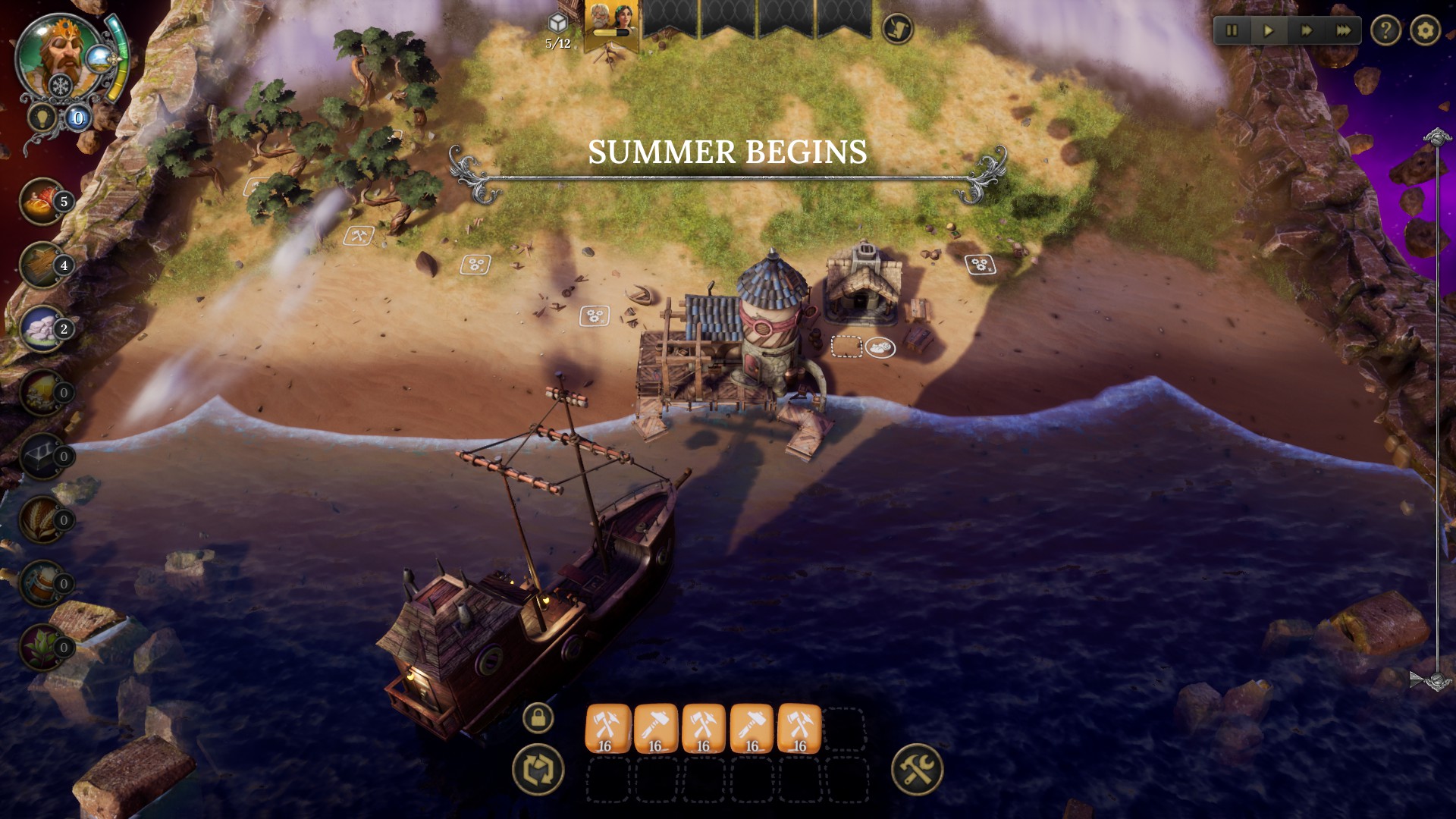The width and height of the screenshot is (1456, 819).
Task: Open the scroll icon beside the banners
Action: click(x=897, y=29)
